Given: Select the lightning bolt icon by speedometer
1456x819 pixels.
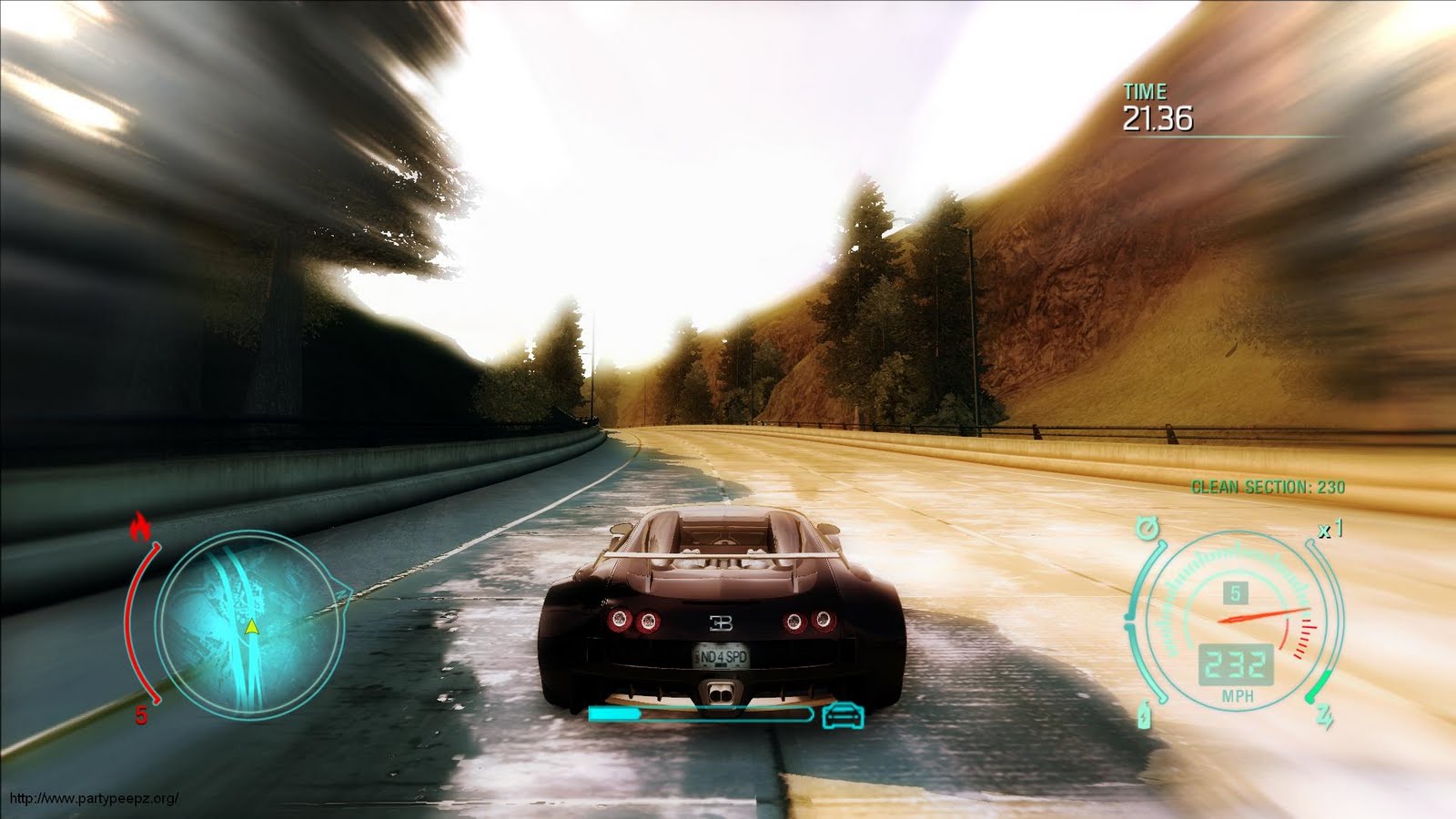Looking at the screenshot, I should (1324, 715).
